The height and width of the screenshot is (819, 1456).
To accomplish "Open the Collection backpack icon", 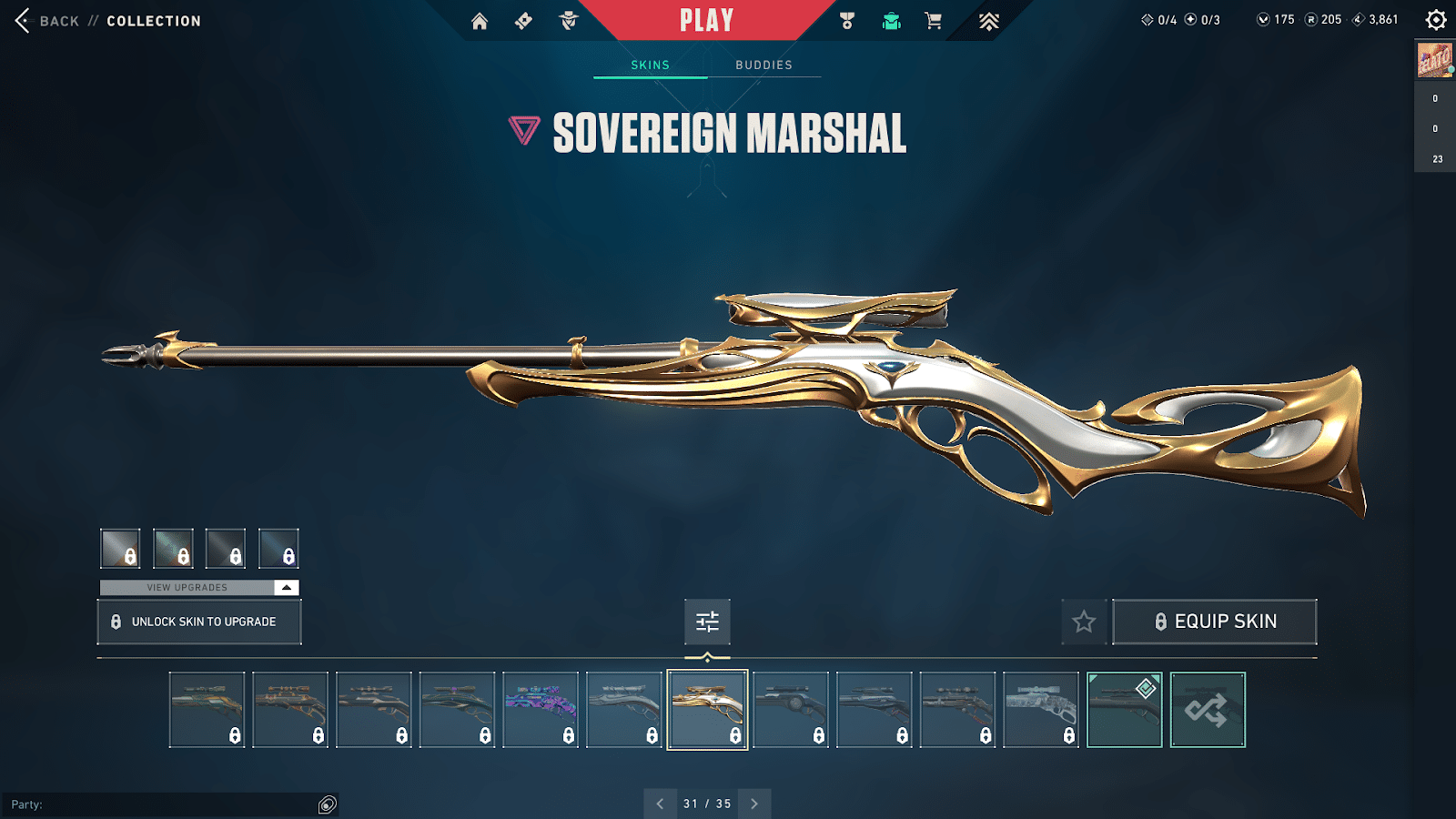I will pyautogui.click(x=890, y=19).
